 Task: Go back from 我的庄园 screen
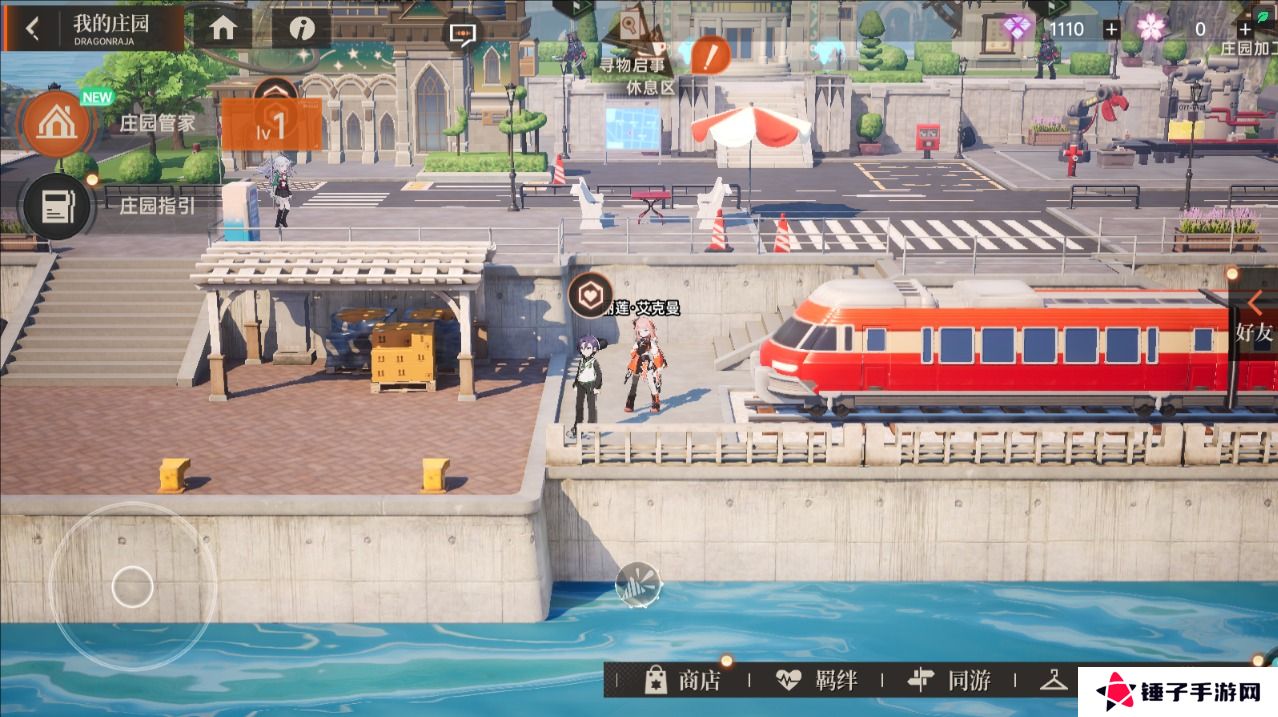coord(32,29)
